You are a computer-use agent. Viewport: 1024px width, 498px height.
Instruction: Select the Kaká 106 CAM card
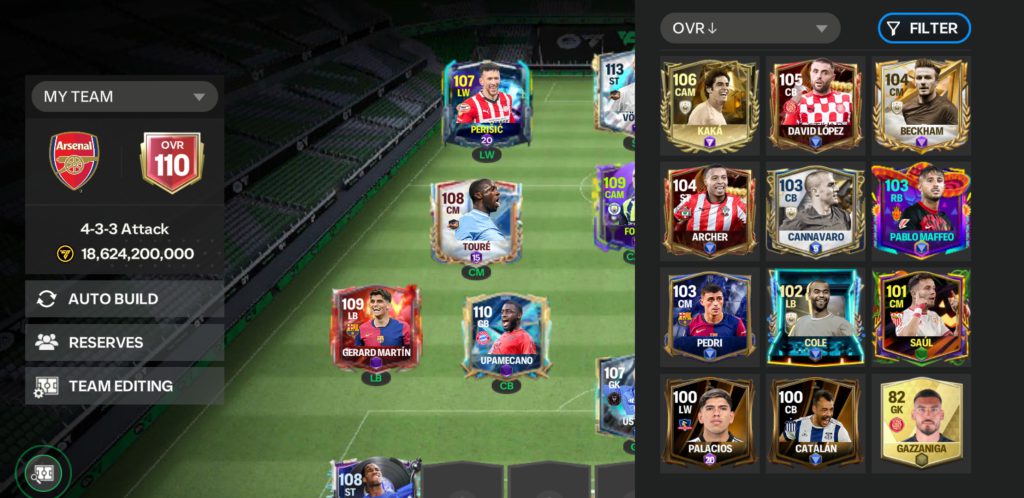(709, 105)
